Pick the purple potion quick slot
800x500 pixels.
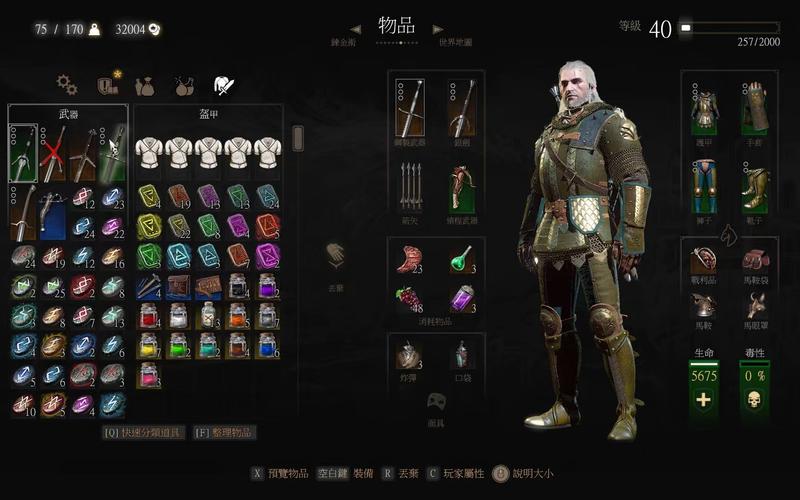(x=462, y=299)
